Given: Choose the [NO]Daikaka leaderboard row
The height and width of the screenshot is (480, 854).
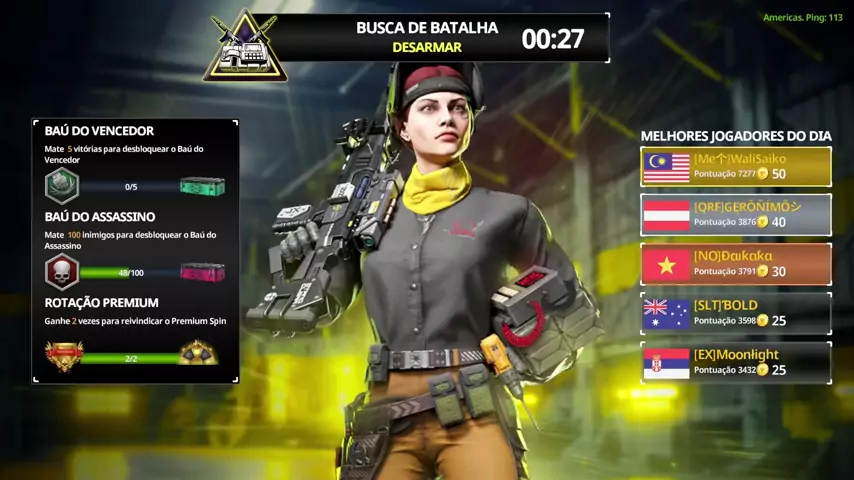Looking at the screenshot, I should pos(736,264).
